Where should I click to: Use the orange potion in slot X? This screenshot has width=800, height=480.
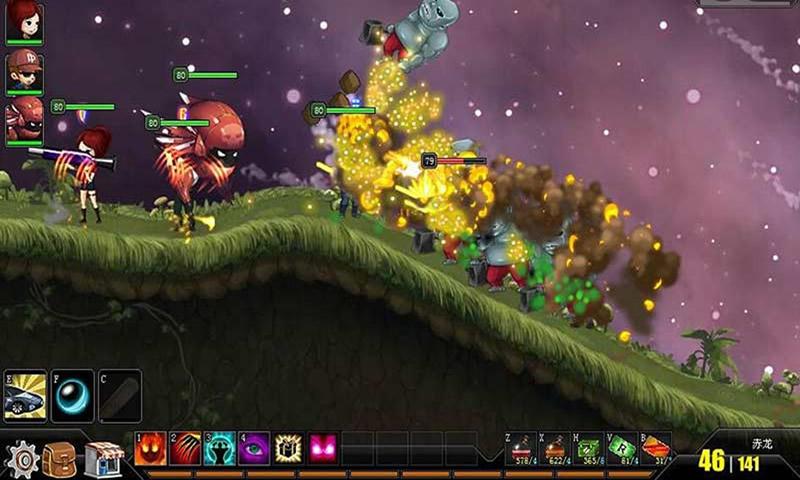(x=556, y=449)
